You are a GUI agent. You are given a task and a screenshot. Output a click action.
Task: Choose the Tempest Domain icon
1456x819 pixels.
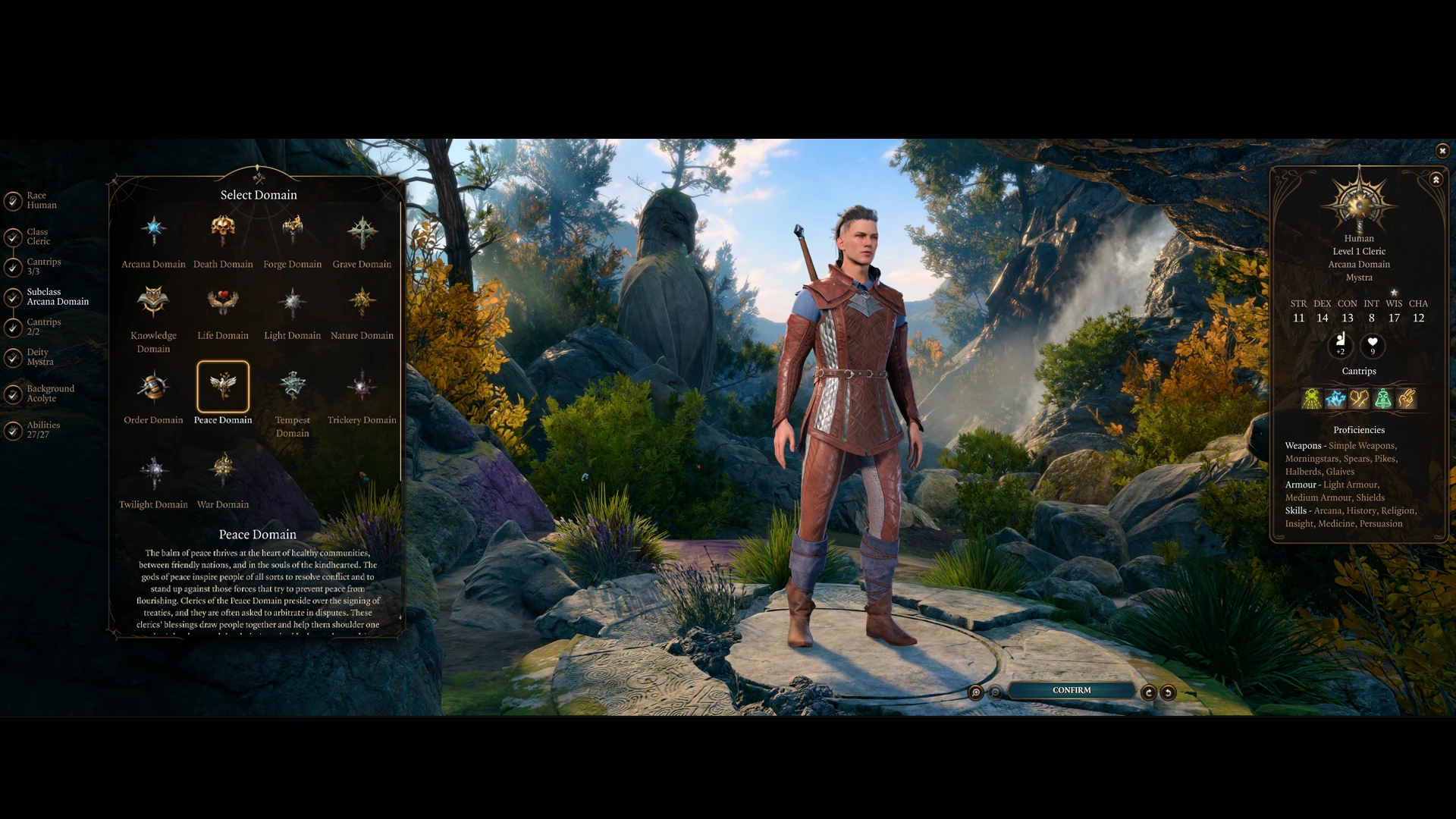pos(292,386)
